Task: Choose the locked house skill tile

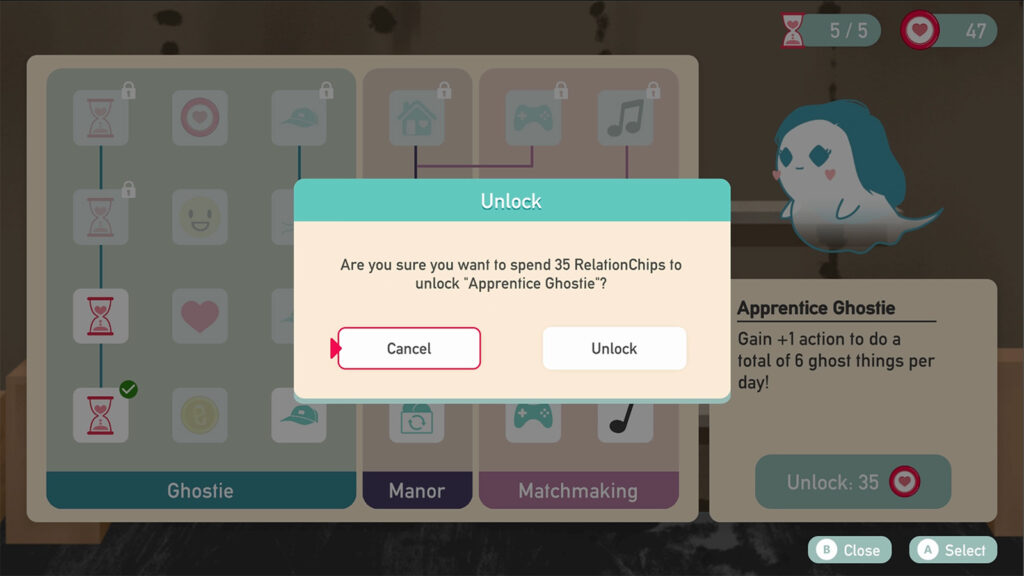Action: 417,119
